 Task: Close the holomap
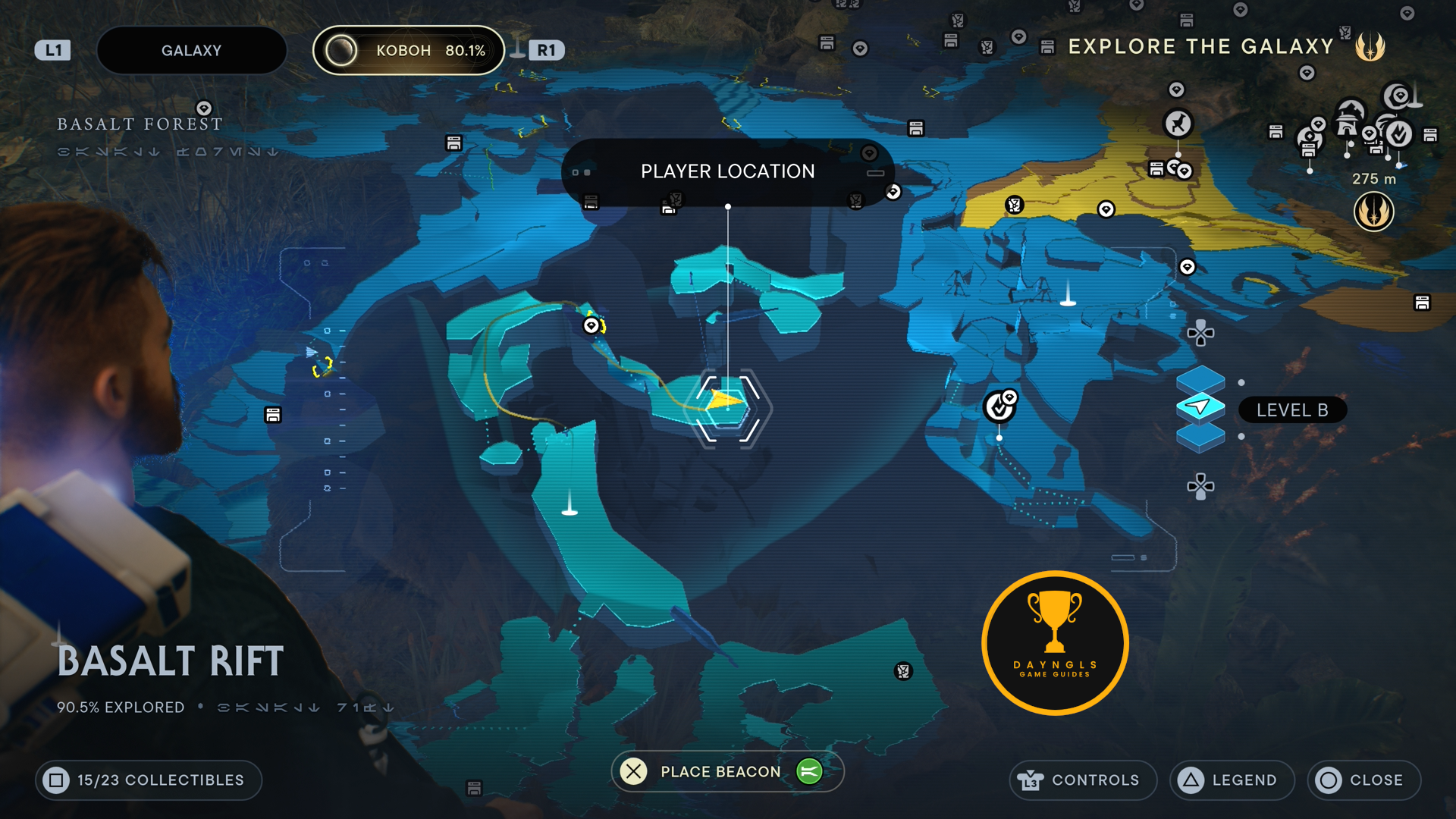tap(1363, 780)
